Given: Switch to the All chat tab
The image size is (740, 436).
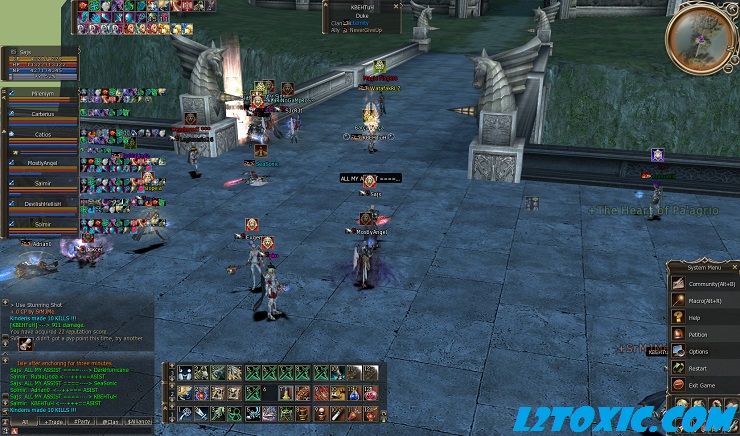Looking at the screenshot, I should coord(23,422).
